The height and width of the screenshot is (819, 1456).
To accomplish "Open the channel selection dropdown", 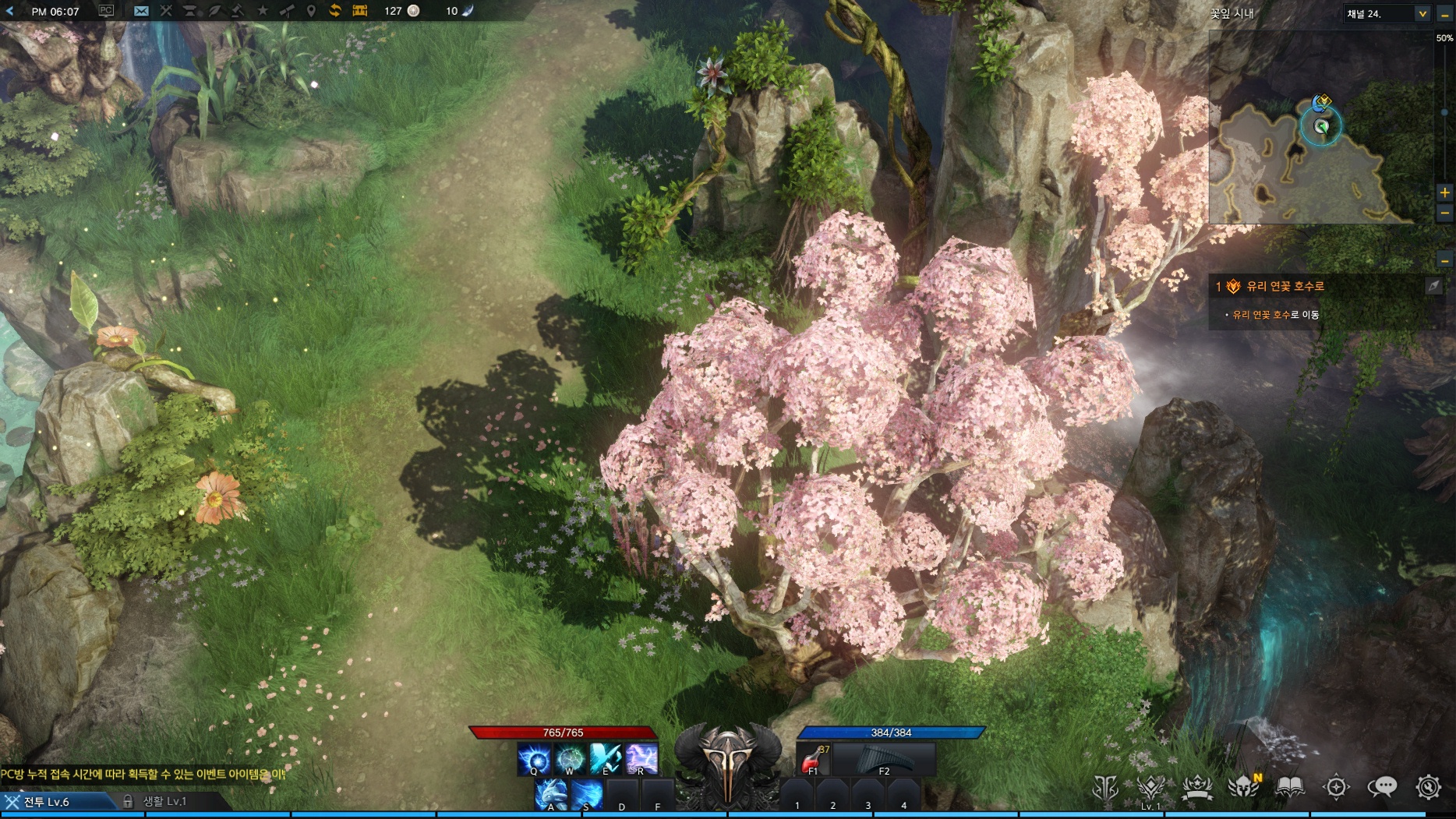I will point(1422,13).
